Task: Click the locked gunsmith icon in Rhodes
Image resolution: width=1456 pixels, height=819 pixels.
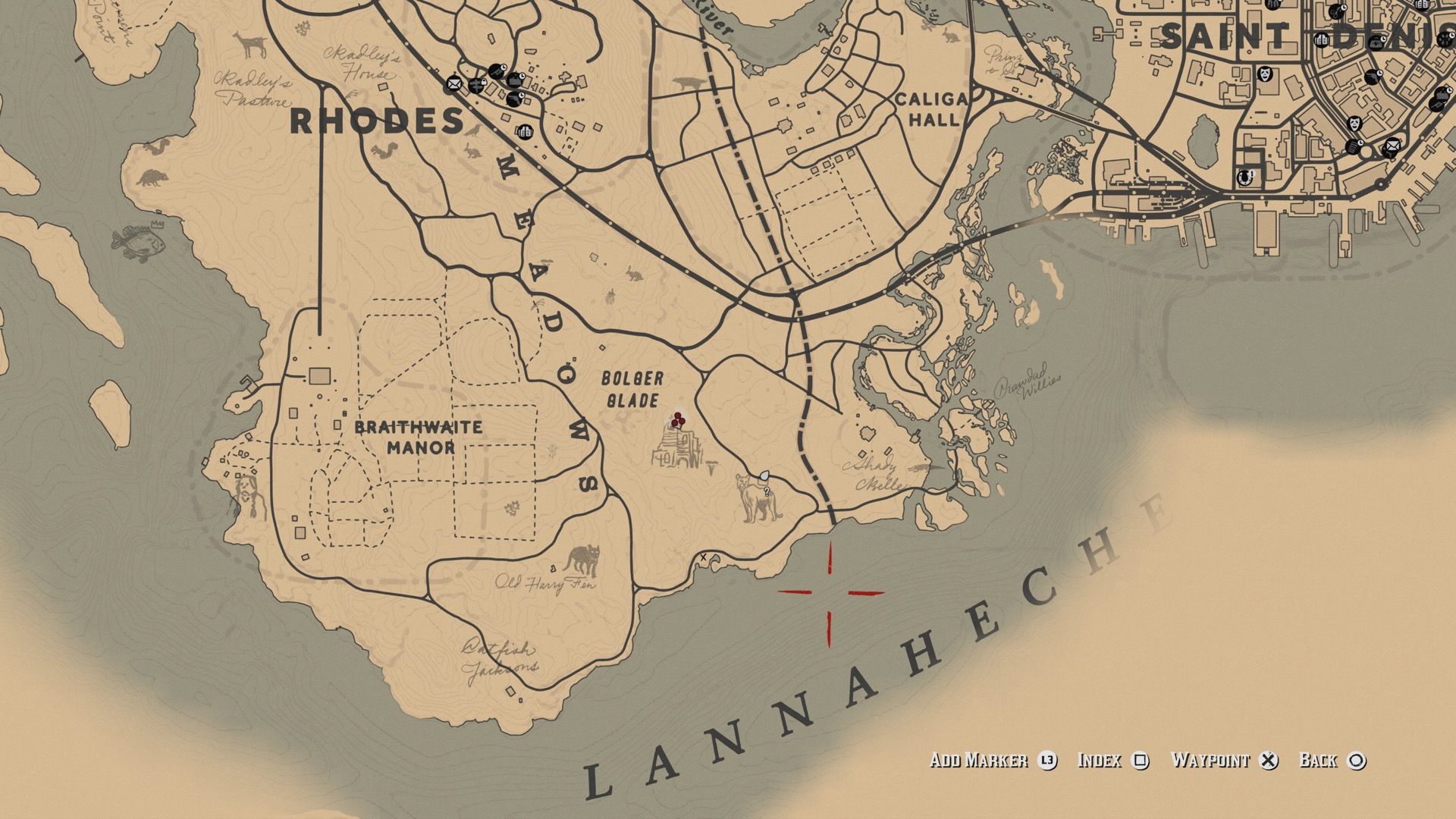Action: (476, 86)
